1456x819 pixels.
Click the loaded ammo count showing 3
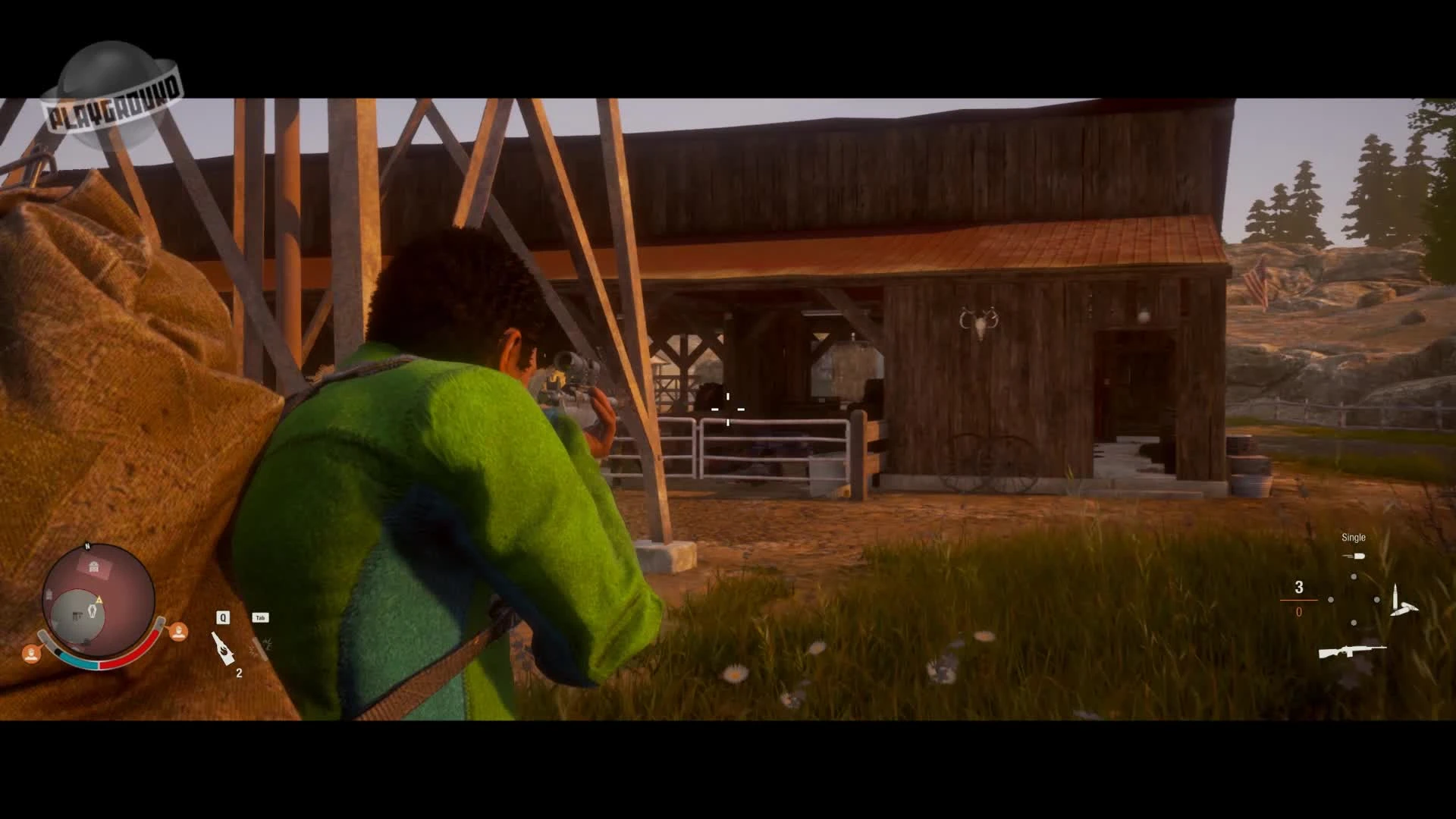pyautogui.click(x=1299, y=588)
